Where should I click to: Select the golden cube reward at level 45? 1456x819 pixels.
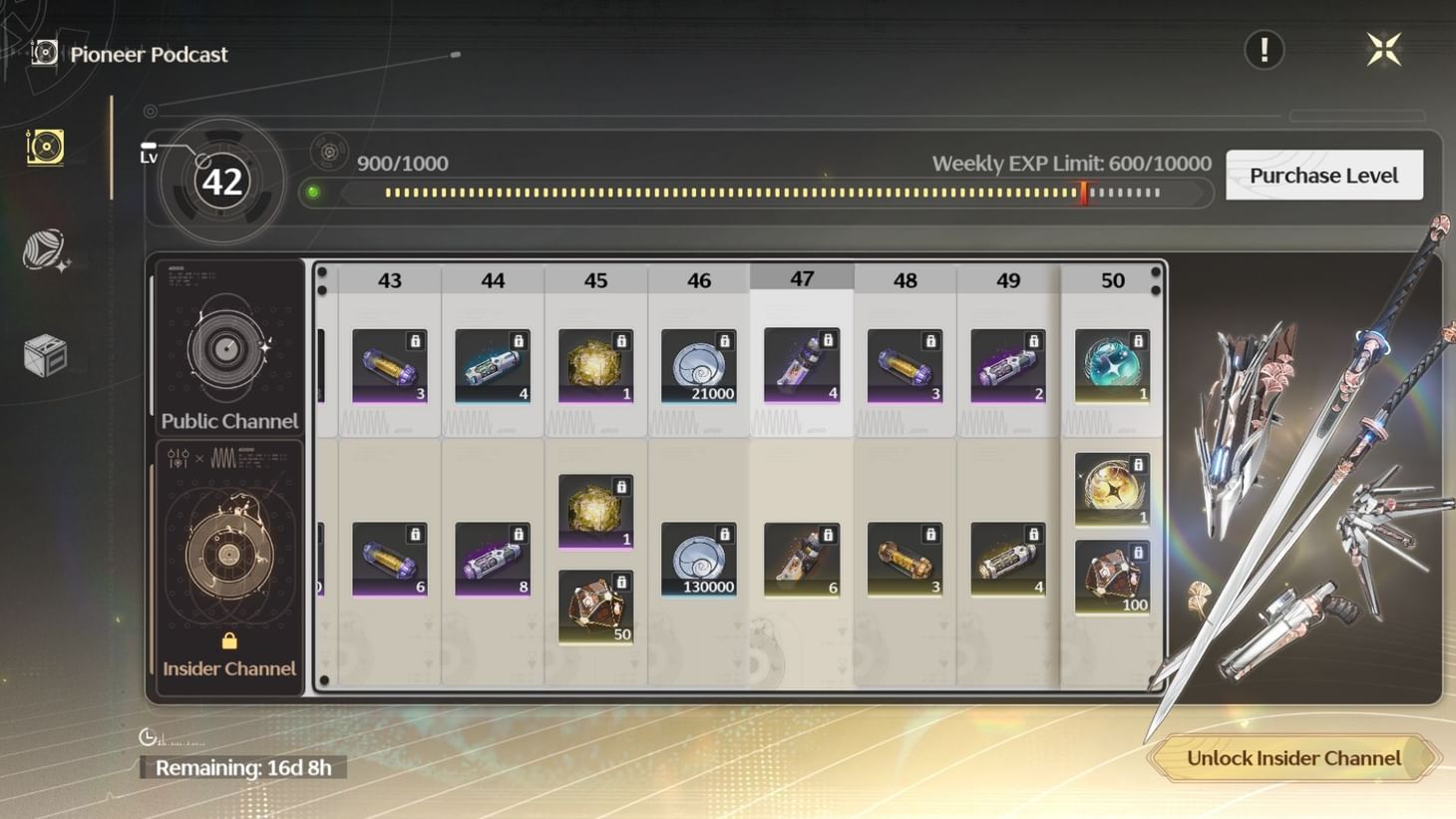(x=594, y=364)
